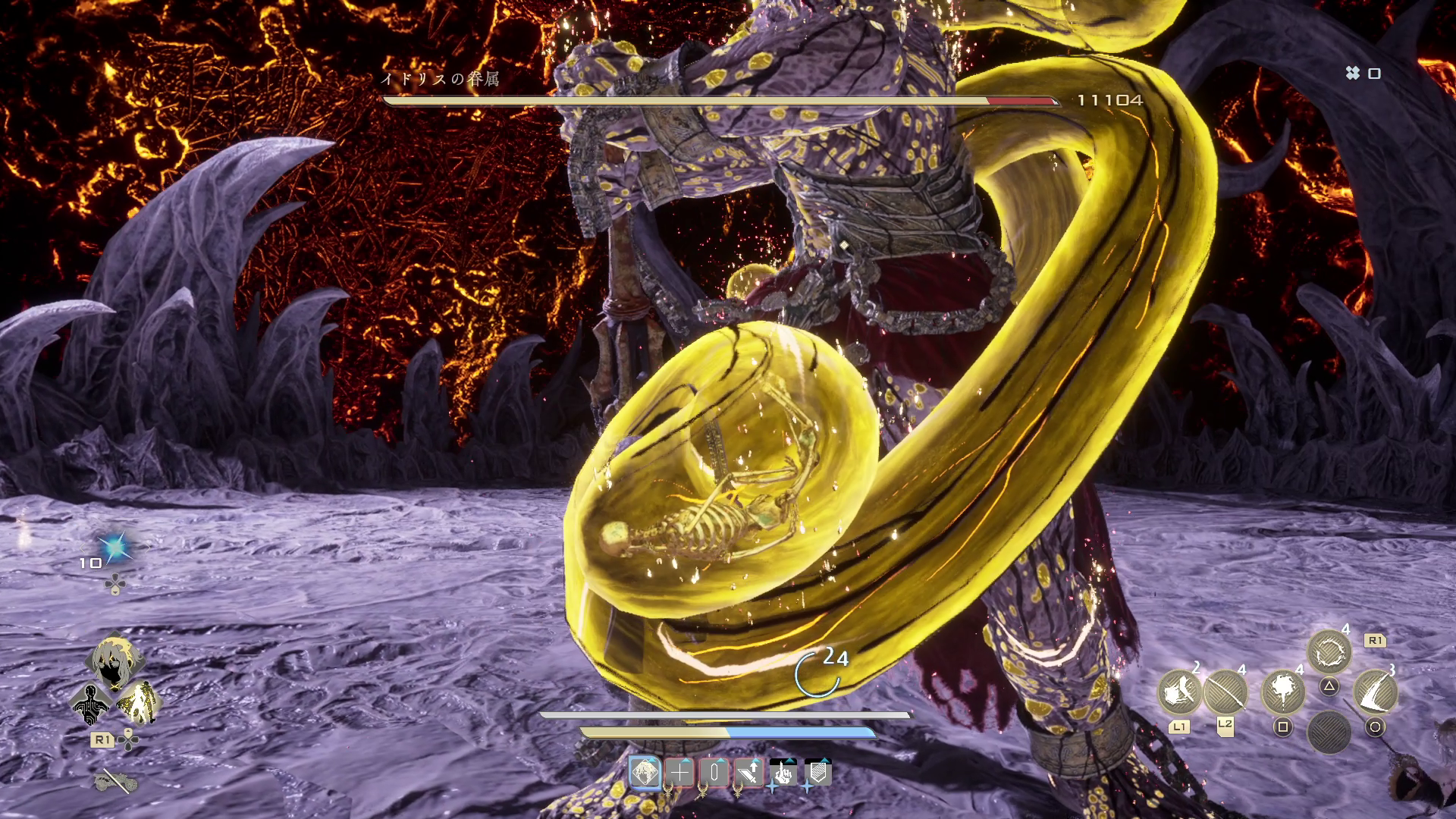Click the striped shield buff icon

point(817,773)
